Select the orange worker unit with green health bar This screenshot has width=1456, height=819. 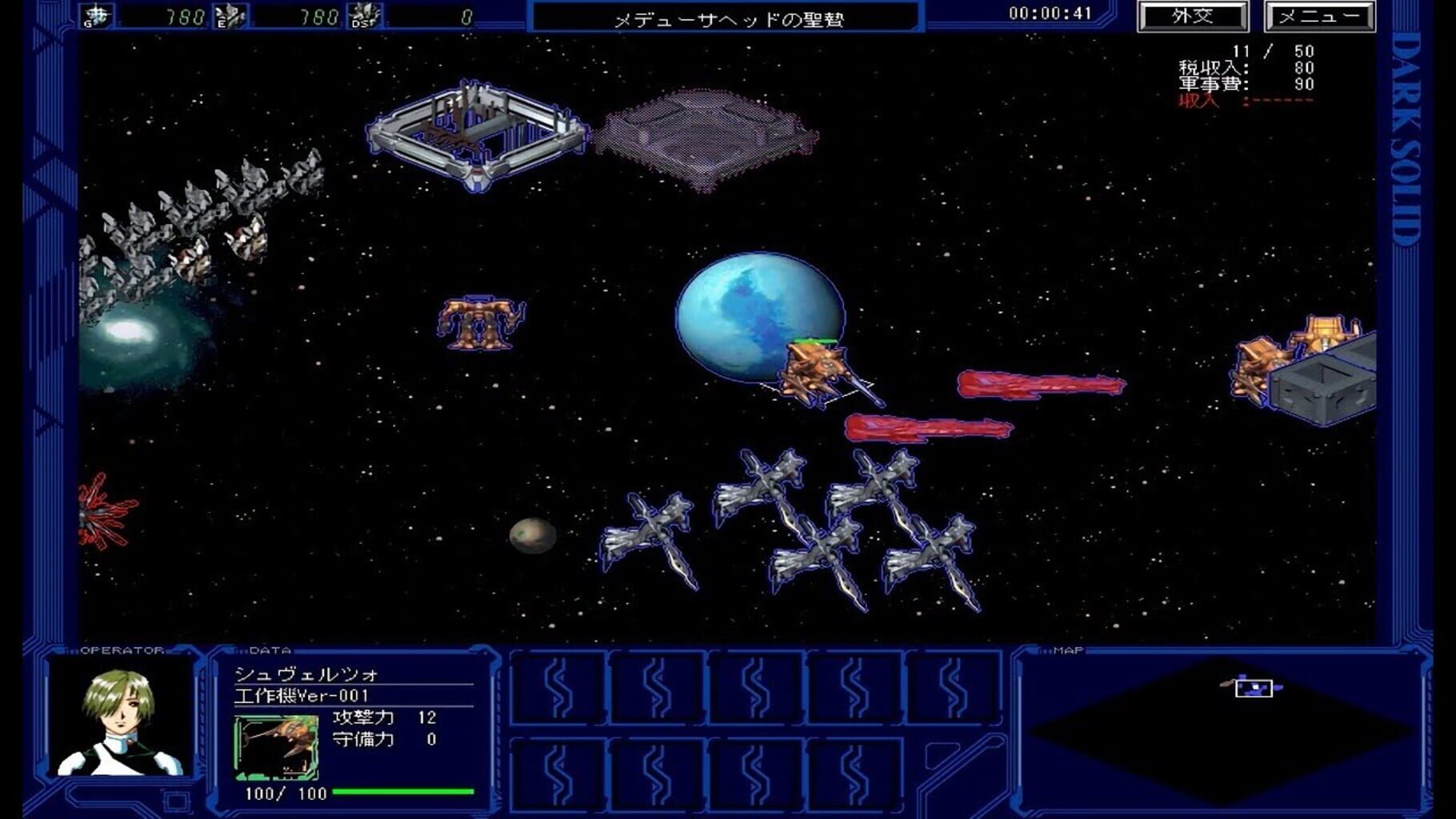point(818,374)
